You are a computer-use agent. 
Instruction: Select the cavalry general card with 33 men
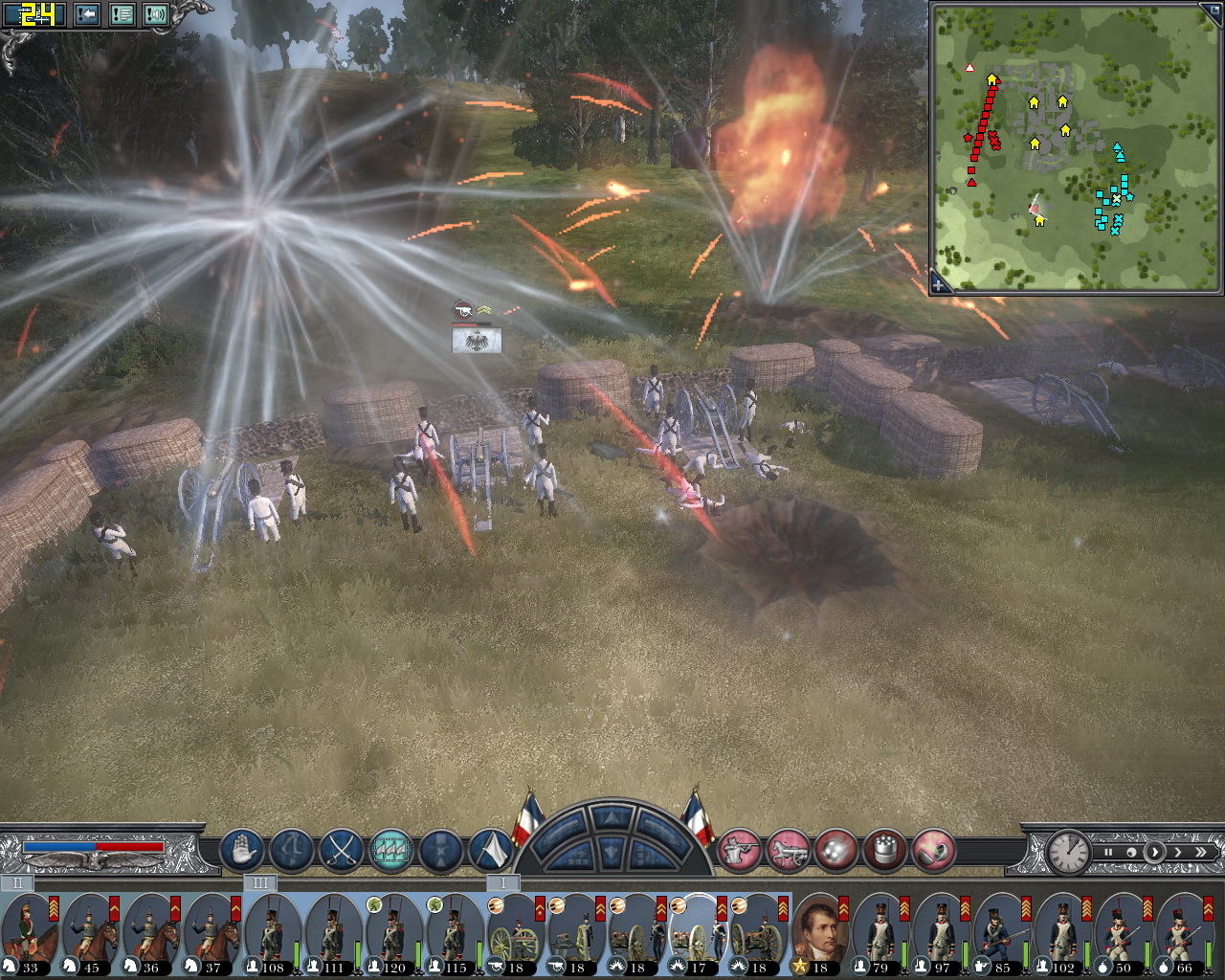pyautogui.click(x=31, y=933)
